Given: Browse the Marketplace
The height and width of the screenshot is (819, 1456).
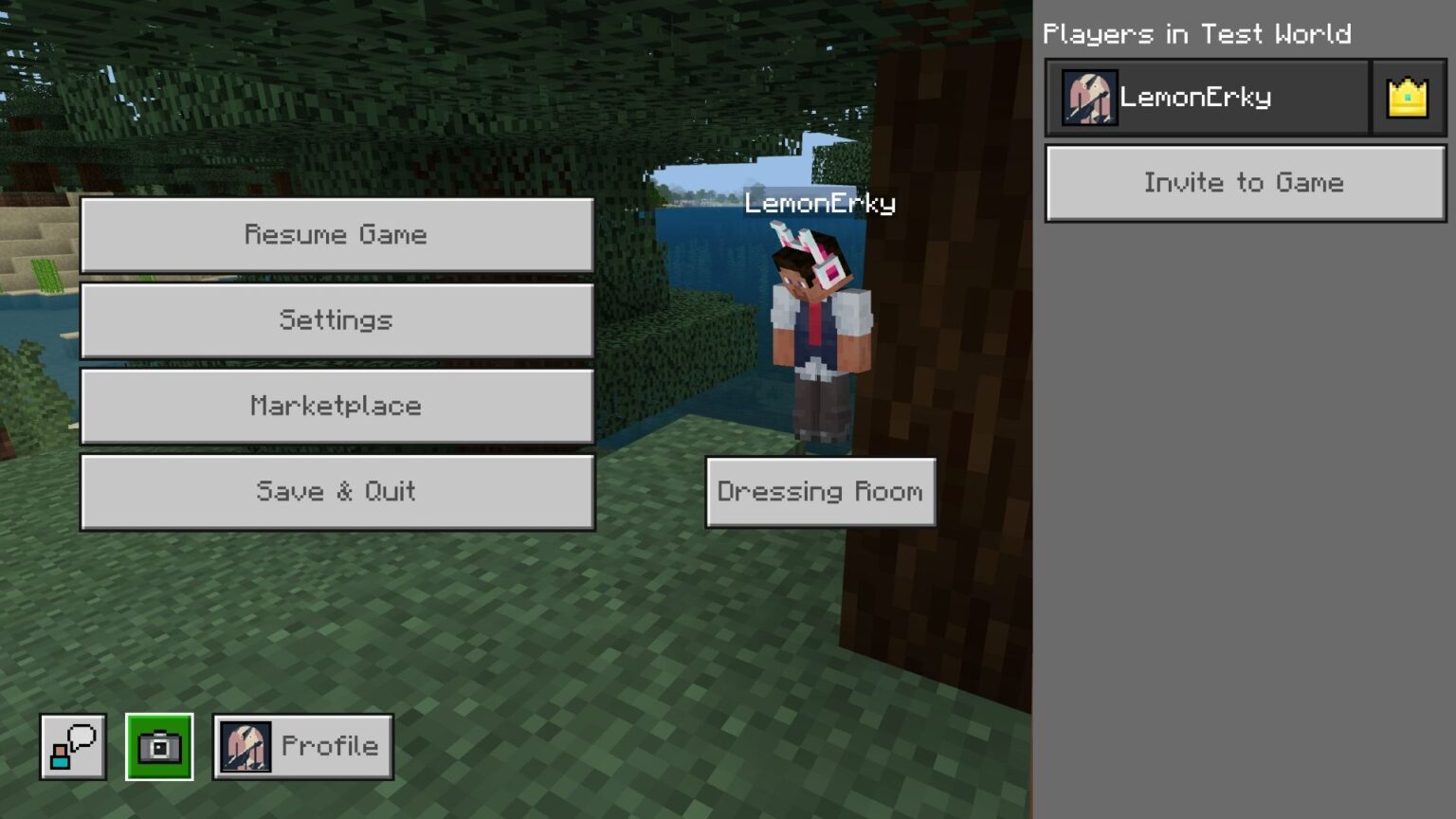Looking at the screenshot, I should click(337, 406).
